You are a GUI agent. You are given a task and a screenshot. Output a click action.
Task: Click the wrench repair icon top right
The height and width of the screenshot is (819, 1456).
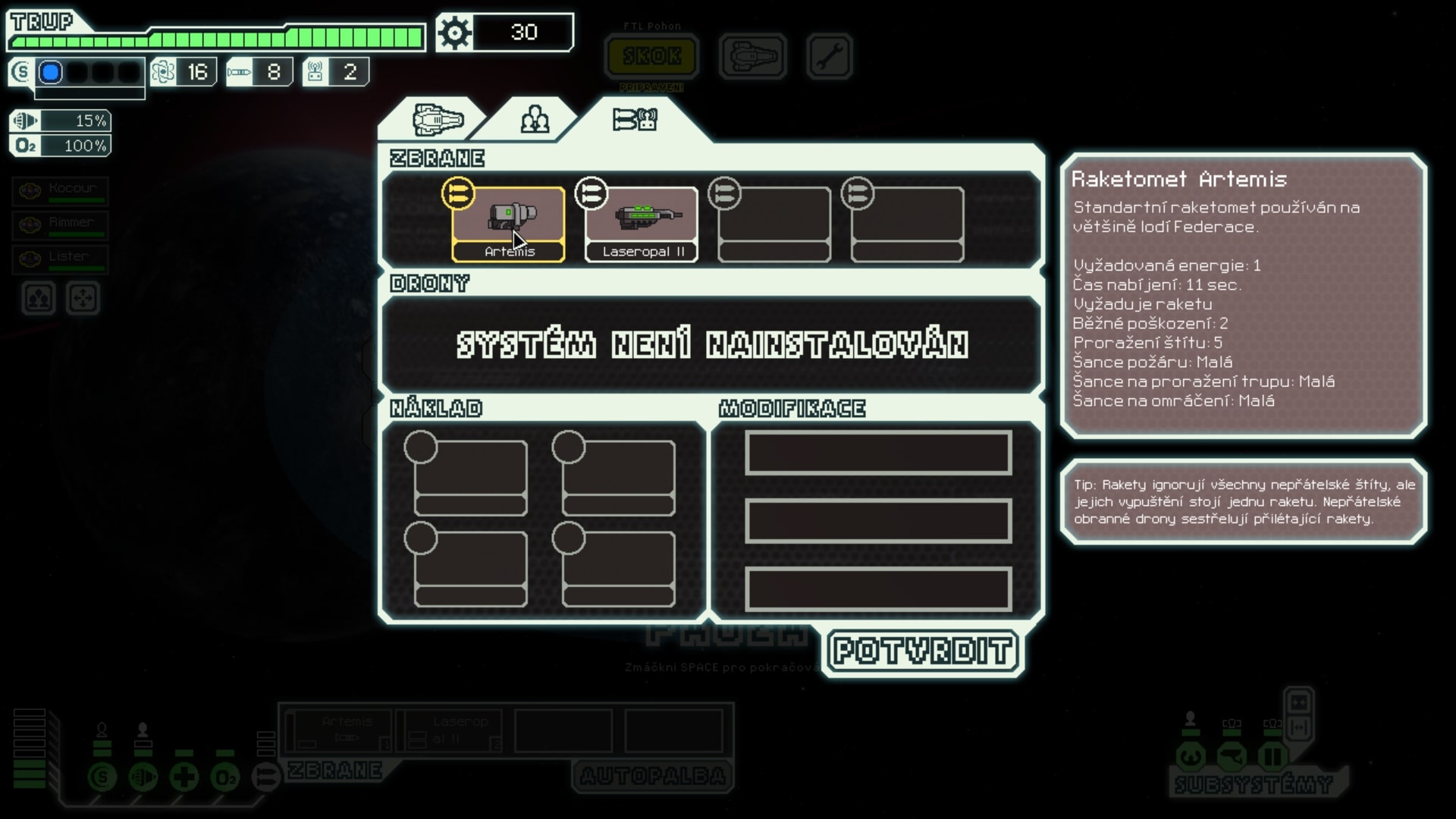829,56
